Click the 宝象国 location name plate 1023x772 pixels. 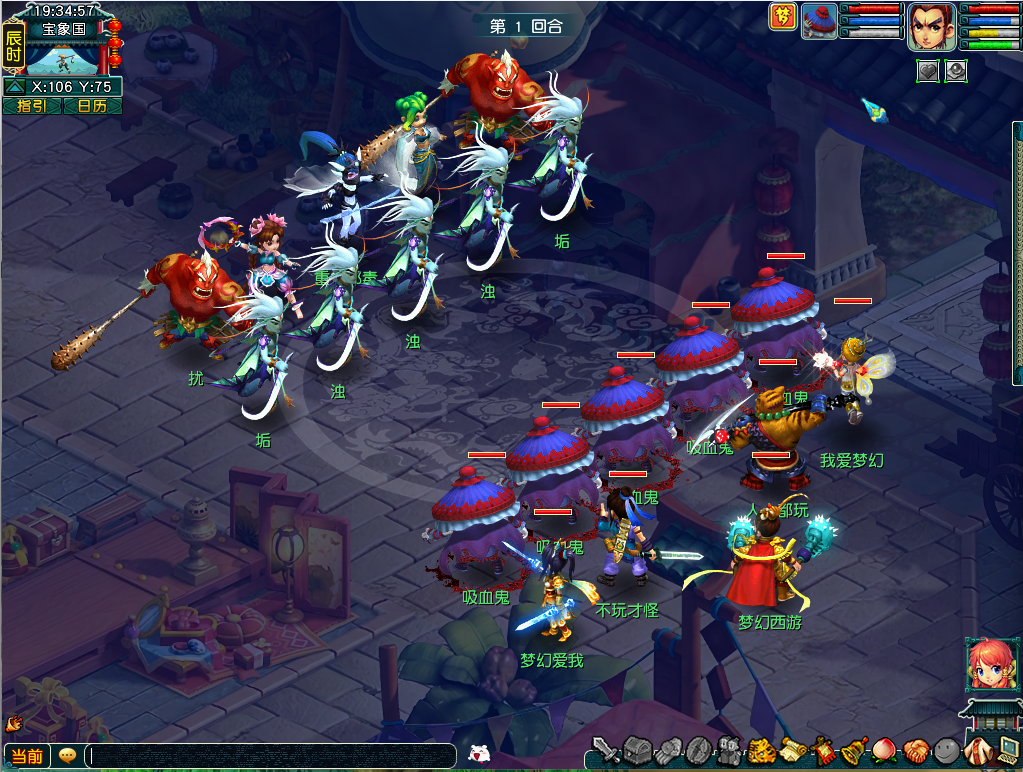pos(62,29)
